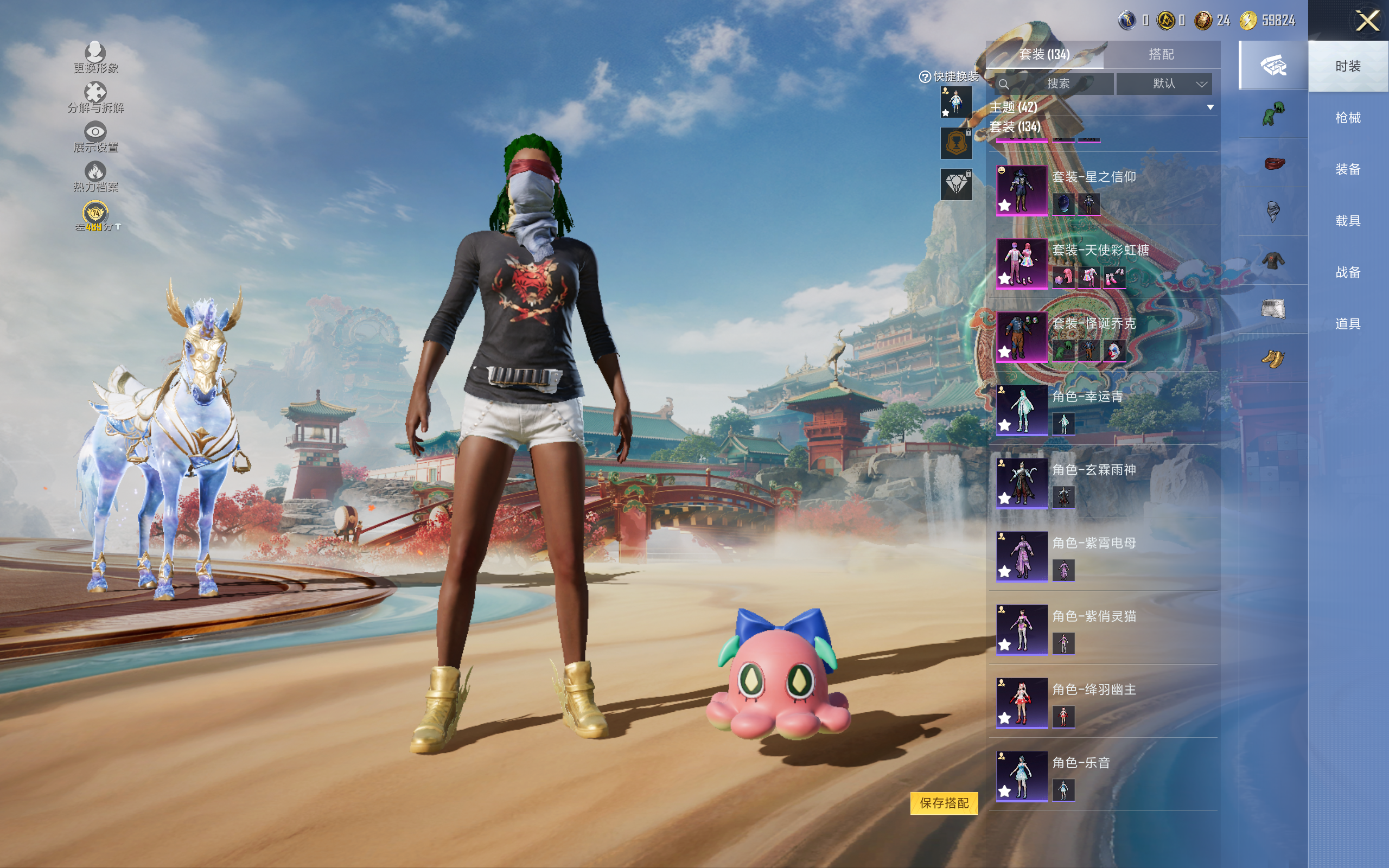Image resolution: width=1389 pixels, height=868 pixels.
Task: Open the 道具 category
Action: (1347, 324)
